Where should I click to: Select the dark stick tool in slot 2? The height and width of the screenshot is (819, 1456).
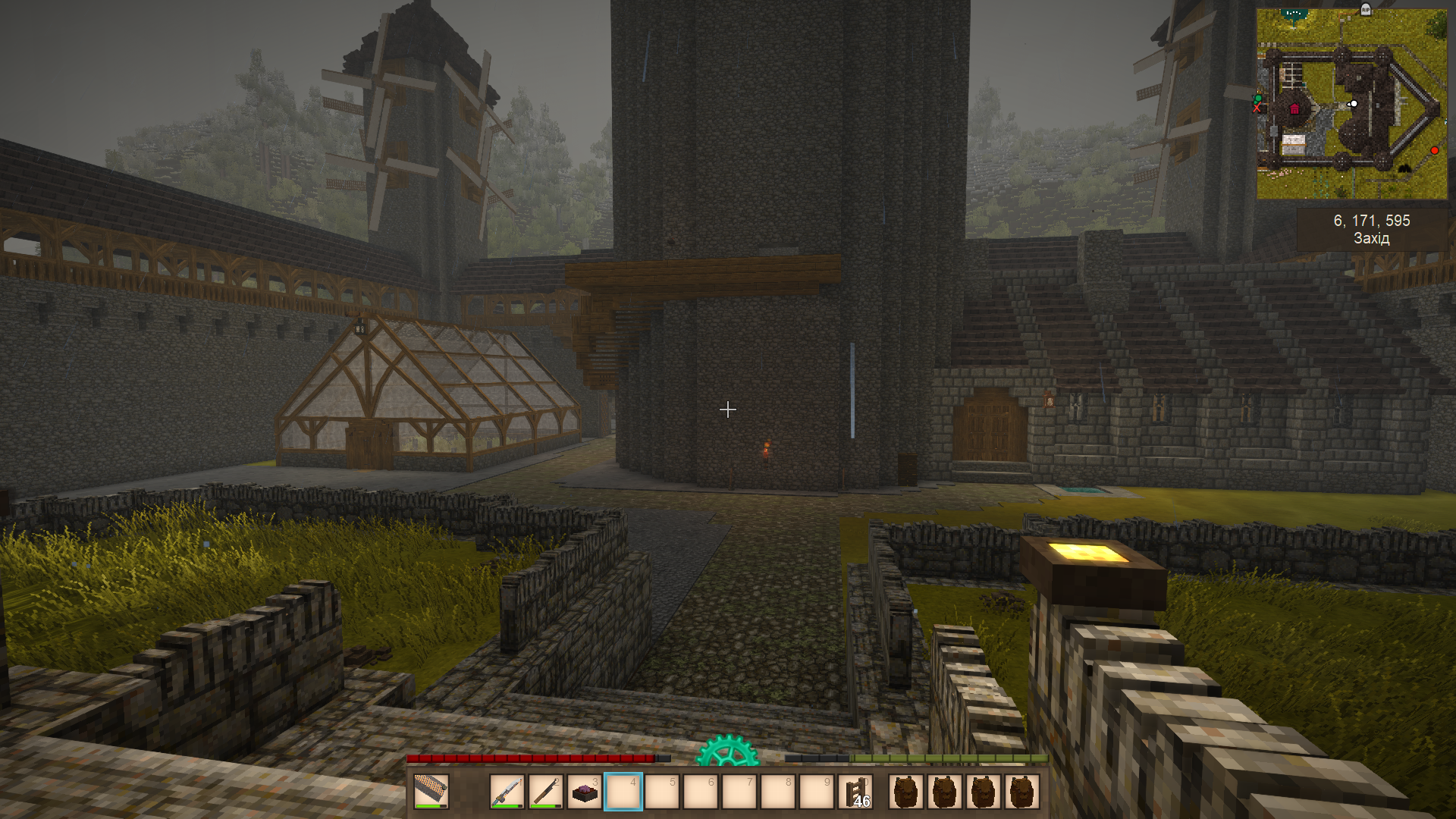click(x=546, y=792)
